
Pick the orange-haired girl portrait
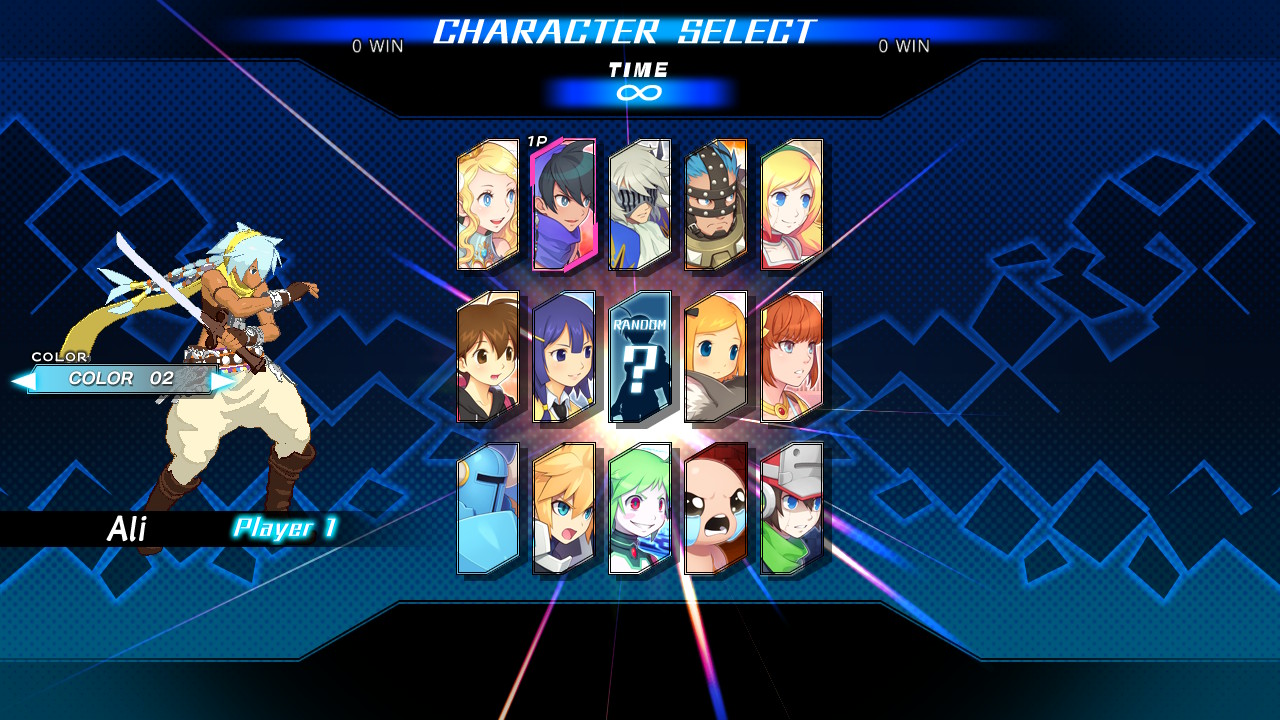pos(792,357)
